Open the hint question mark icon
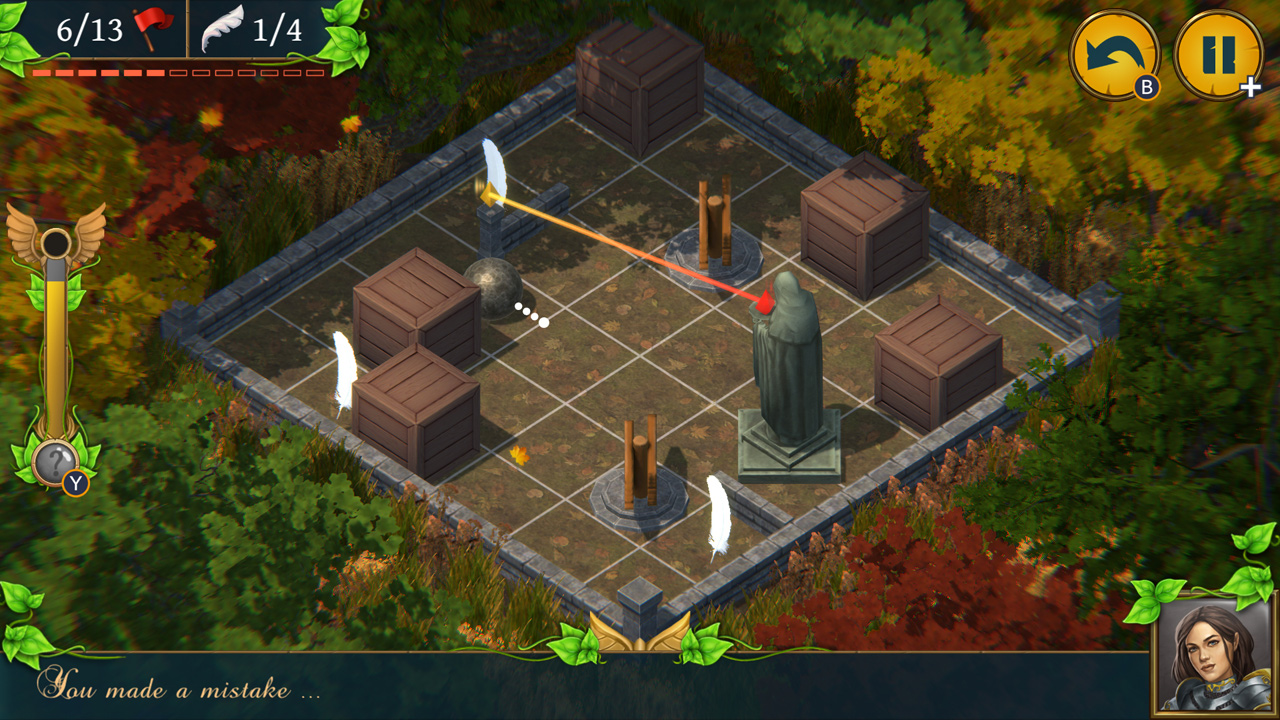 [x=55, y=460]
